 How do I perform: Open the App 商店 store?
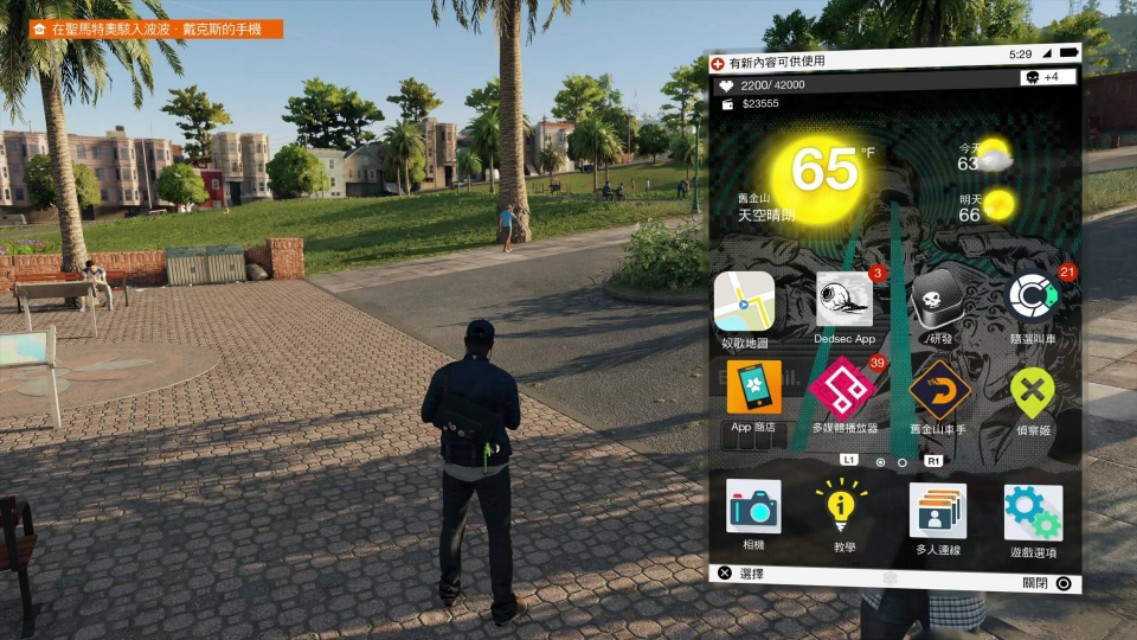coord(754,388)
